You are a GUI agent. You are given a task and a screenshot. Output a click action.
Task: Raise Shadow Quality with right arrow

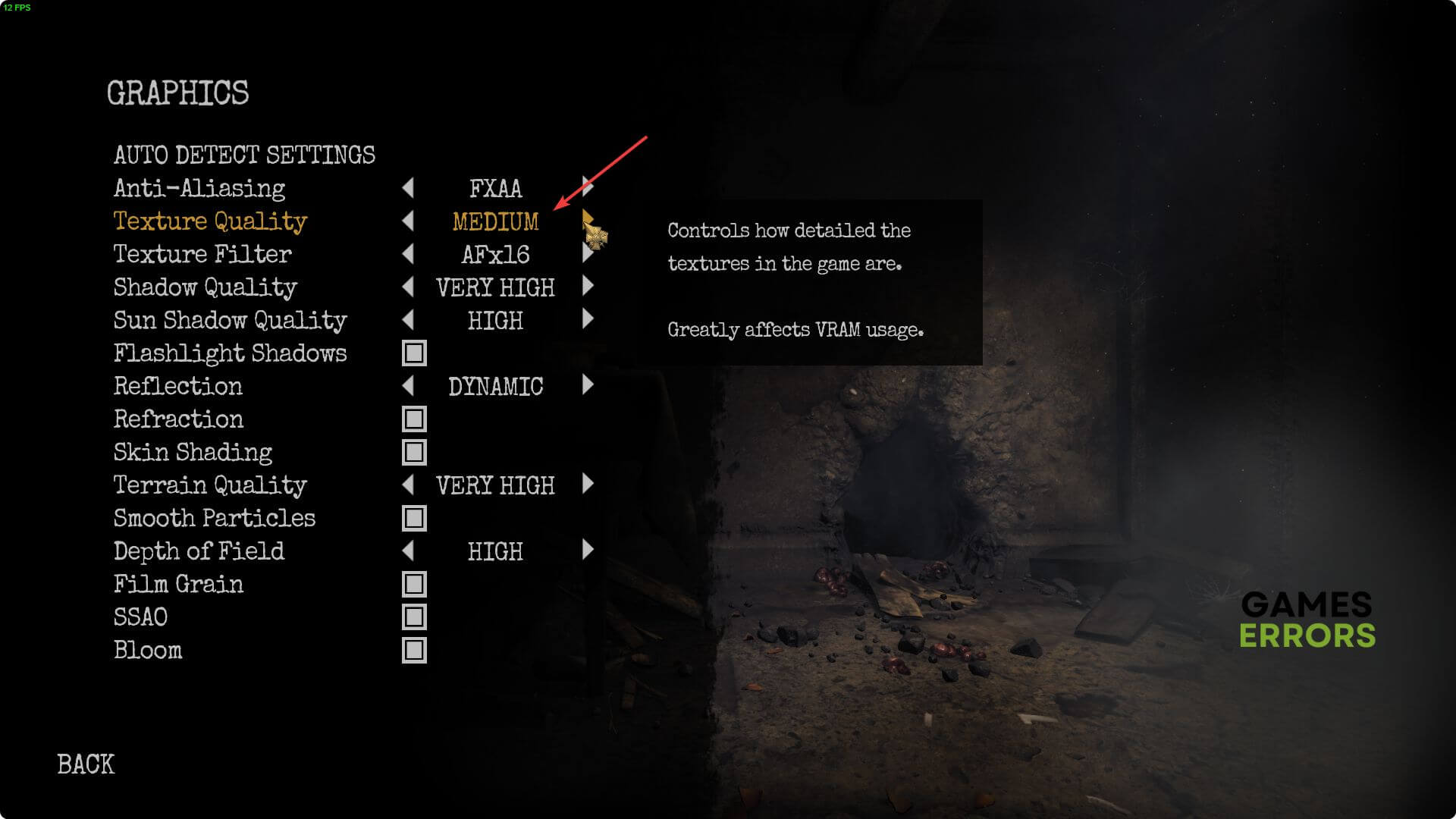[x=588, y=287]
